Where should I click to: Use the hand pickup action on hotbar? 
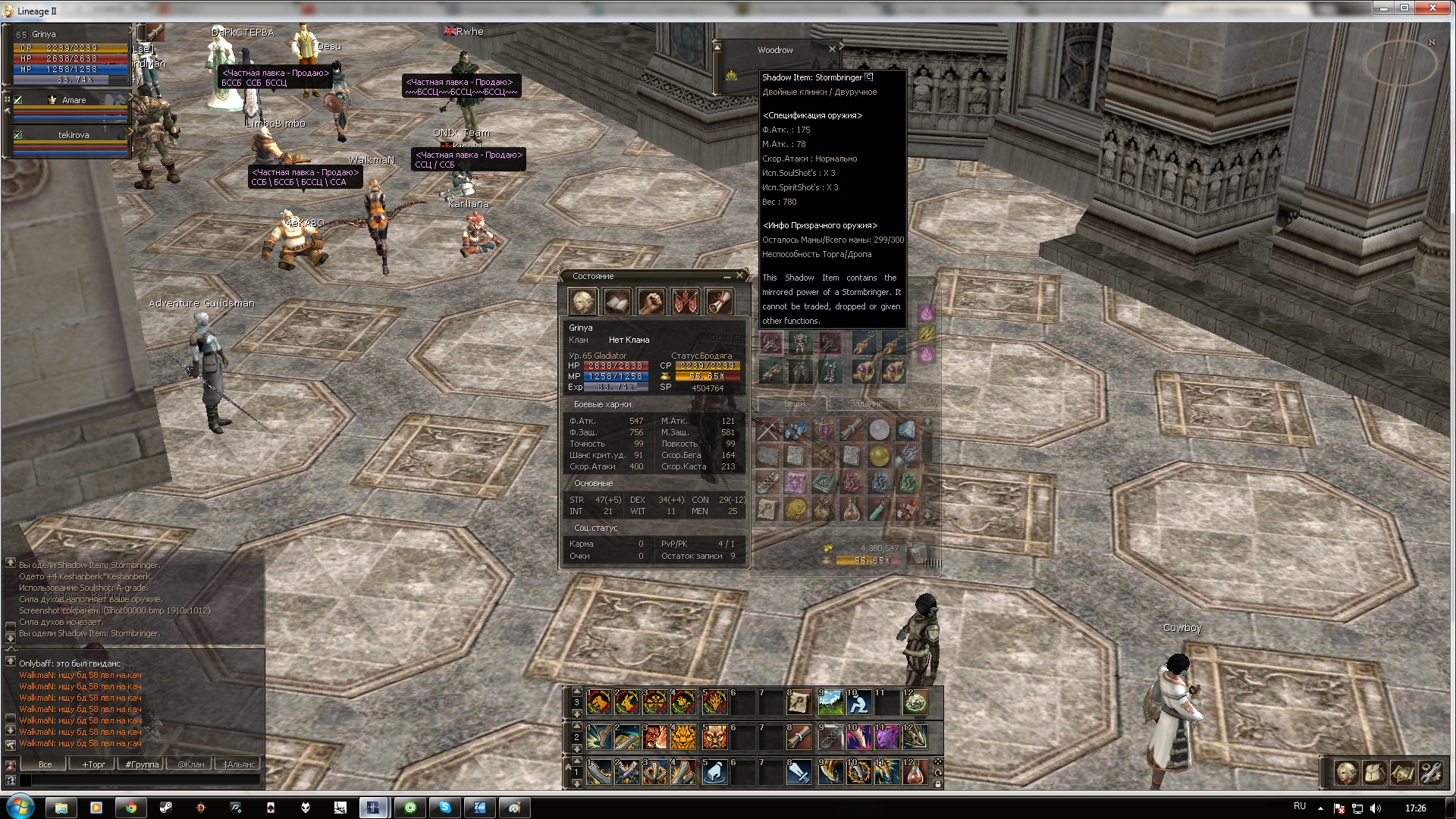click(x=714, y=773)
